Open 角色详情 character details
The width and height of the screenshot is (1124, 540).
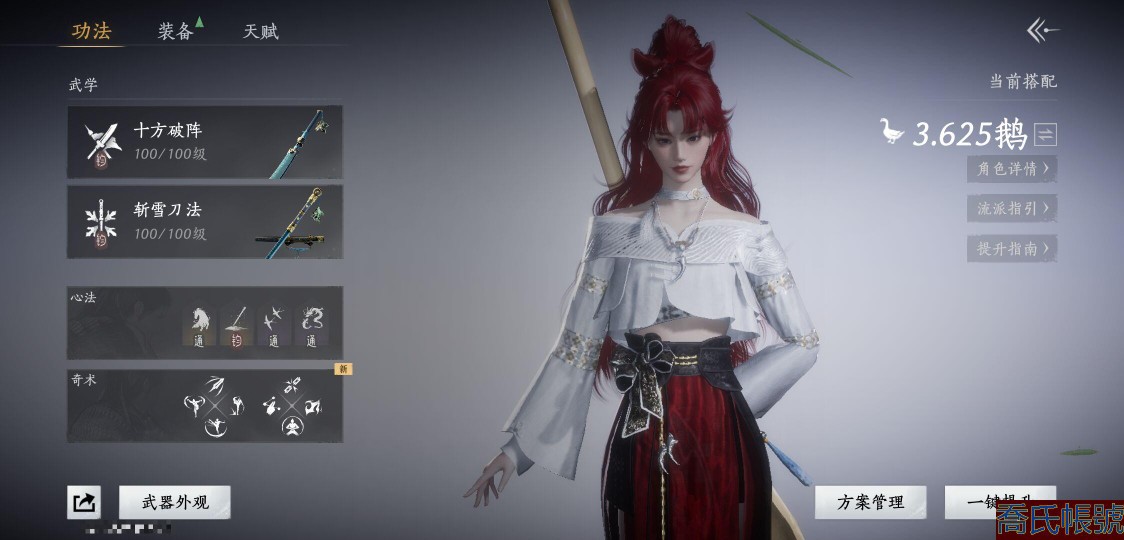point(1011,169)
